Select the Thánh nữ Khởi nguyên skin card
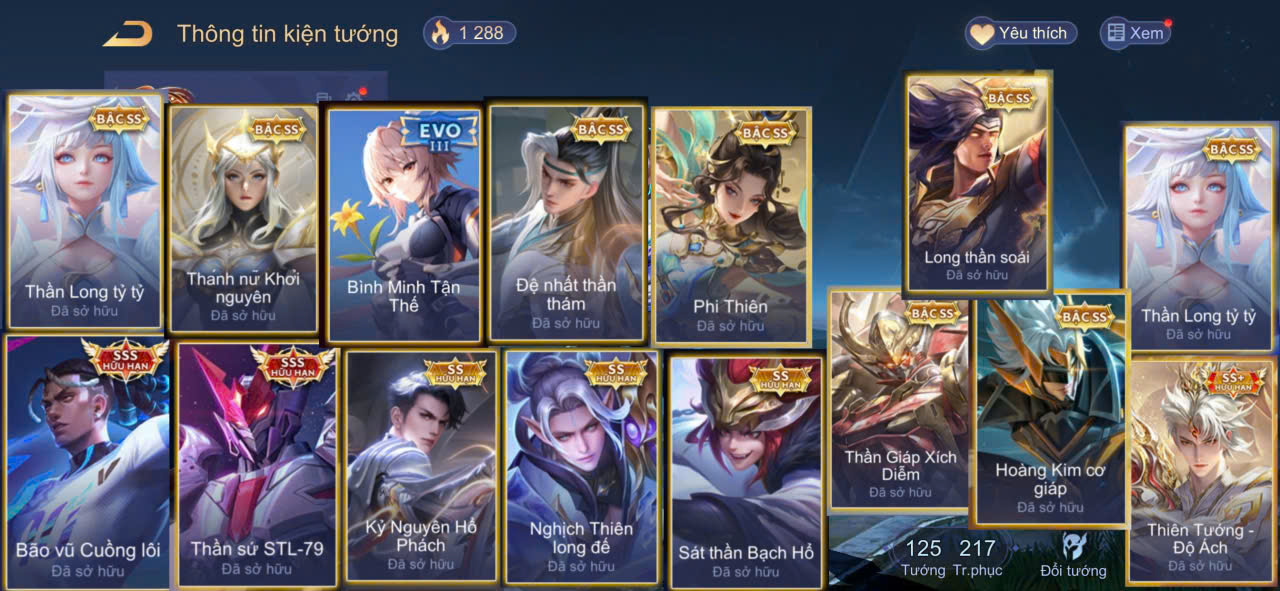The image size is (1280, 591). (x=243, y=218)
